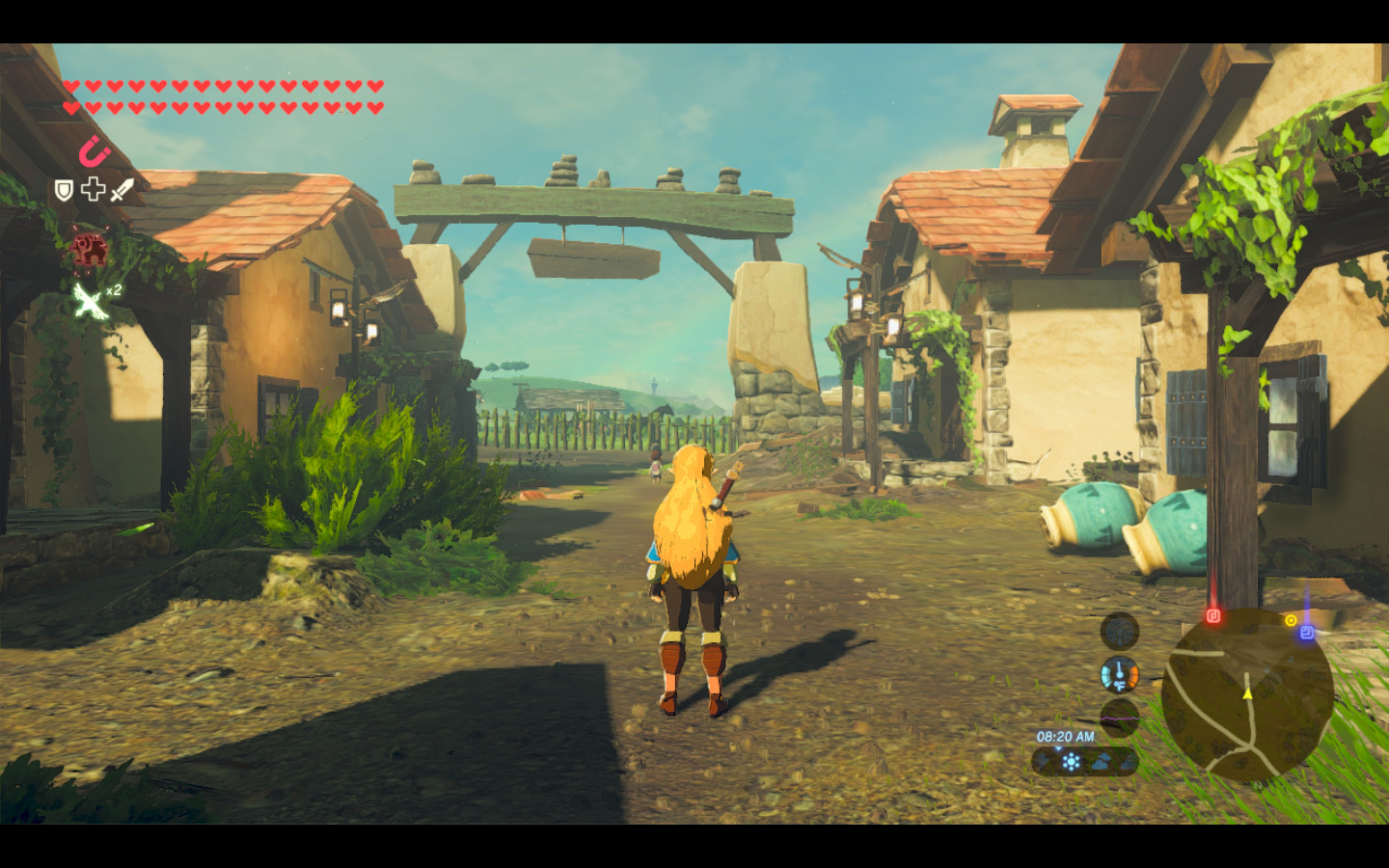Click the red boar status effect icon
Viewport: 1389px width, 868px height.
[89, 249]
